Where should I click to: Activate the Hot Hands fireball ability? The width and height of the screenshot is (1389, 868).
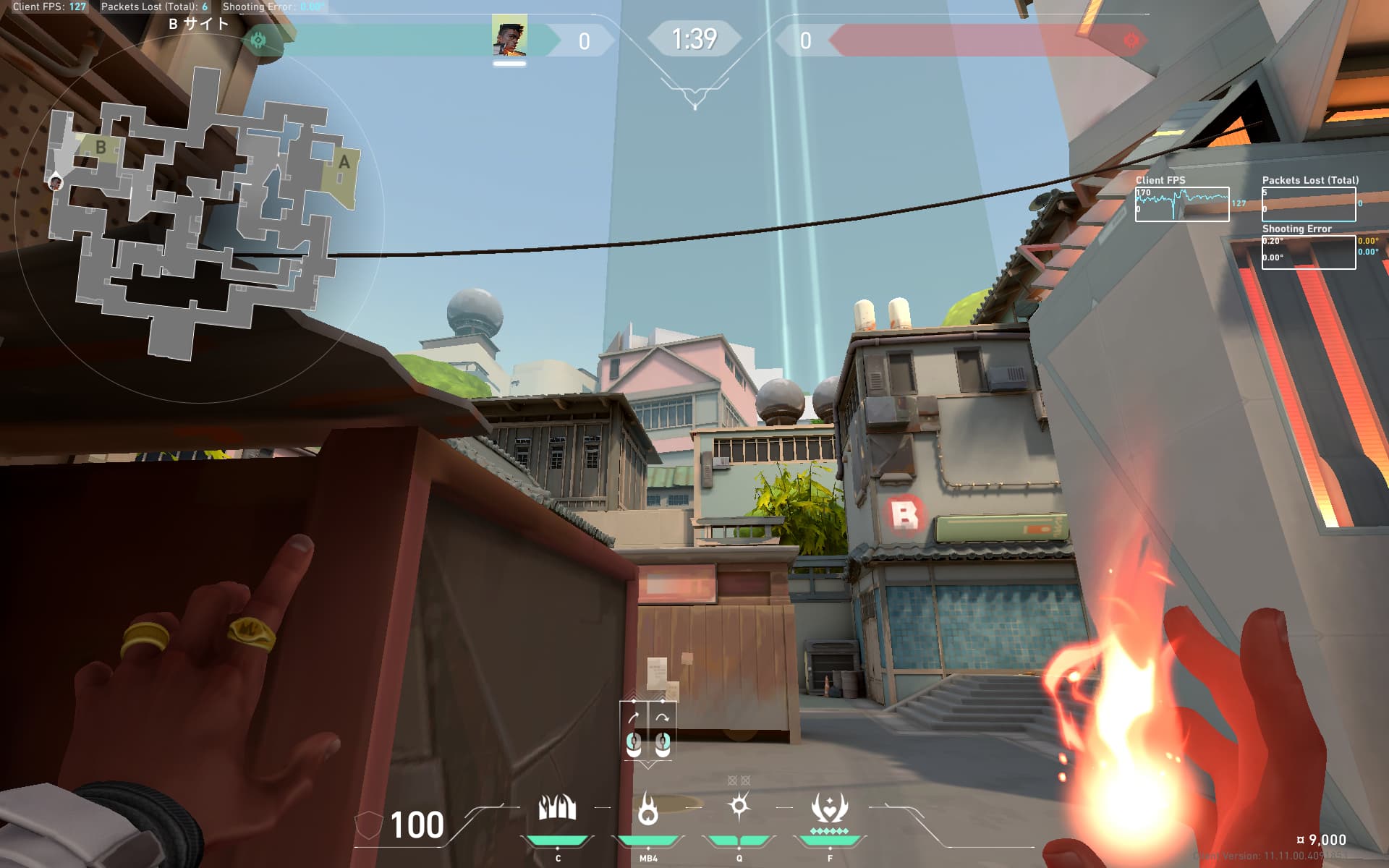(648, 808)
